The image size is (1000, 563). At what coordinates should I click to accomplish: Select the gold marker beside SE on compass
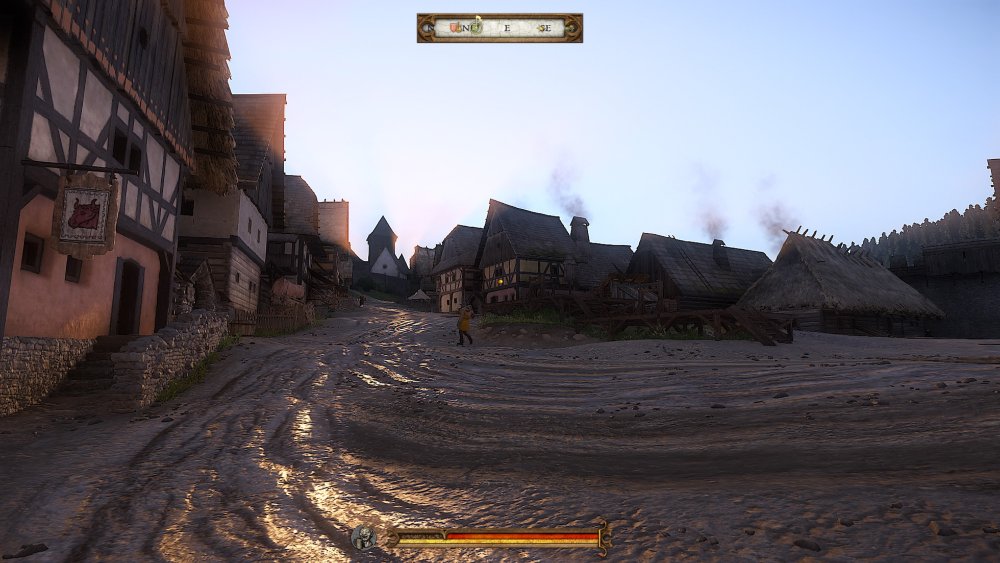tap(540, 28)
